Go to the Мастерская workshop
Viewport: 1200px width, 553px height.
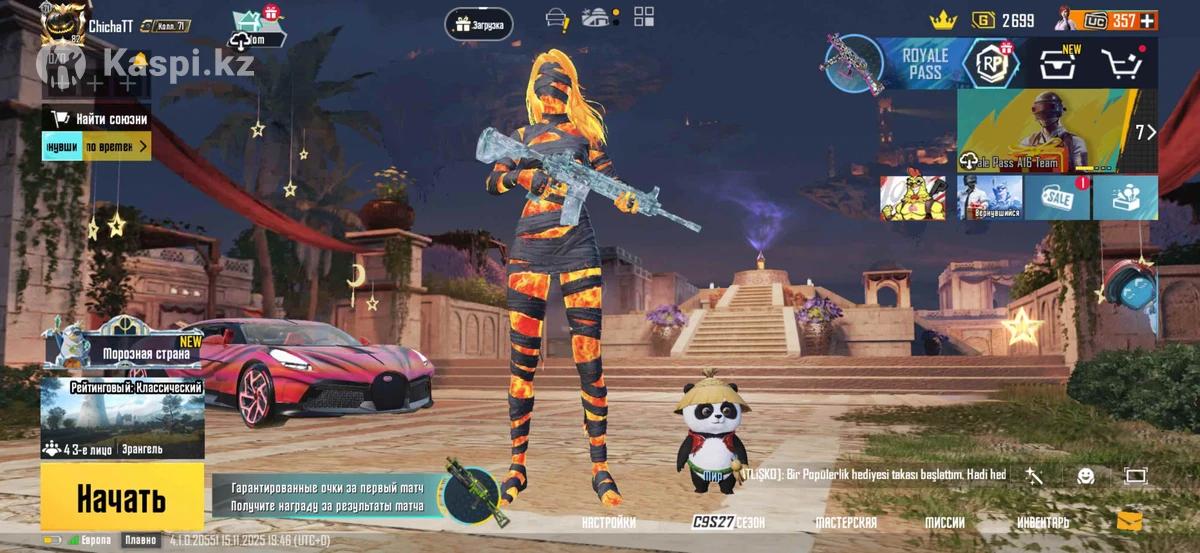pyautogui.click(x=845, y=522)
